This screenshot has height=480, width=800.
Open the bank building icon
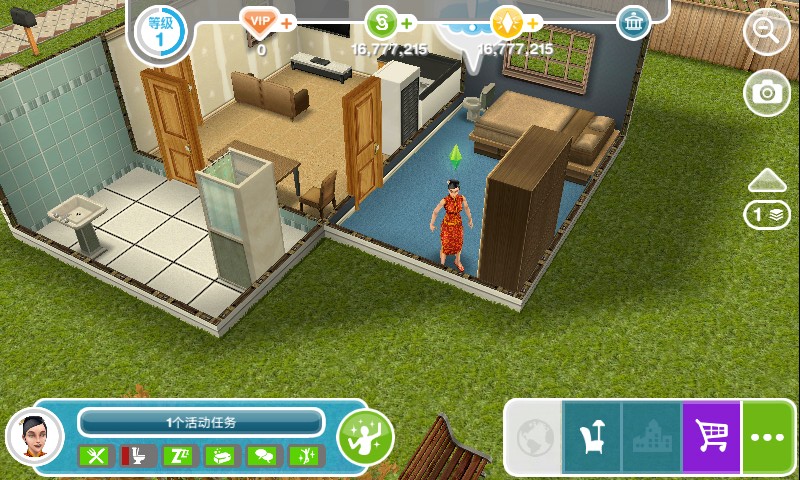click(x=633, y=23)
